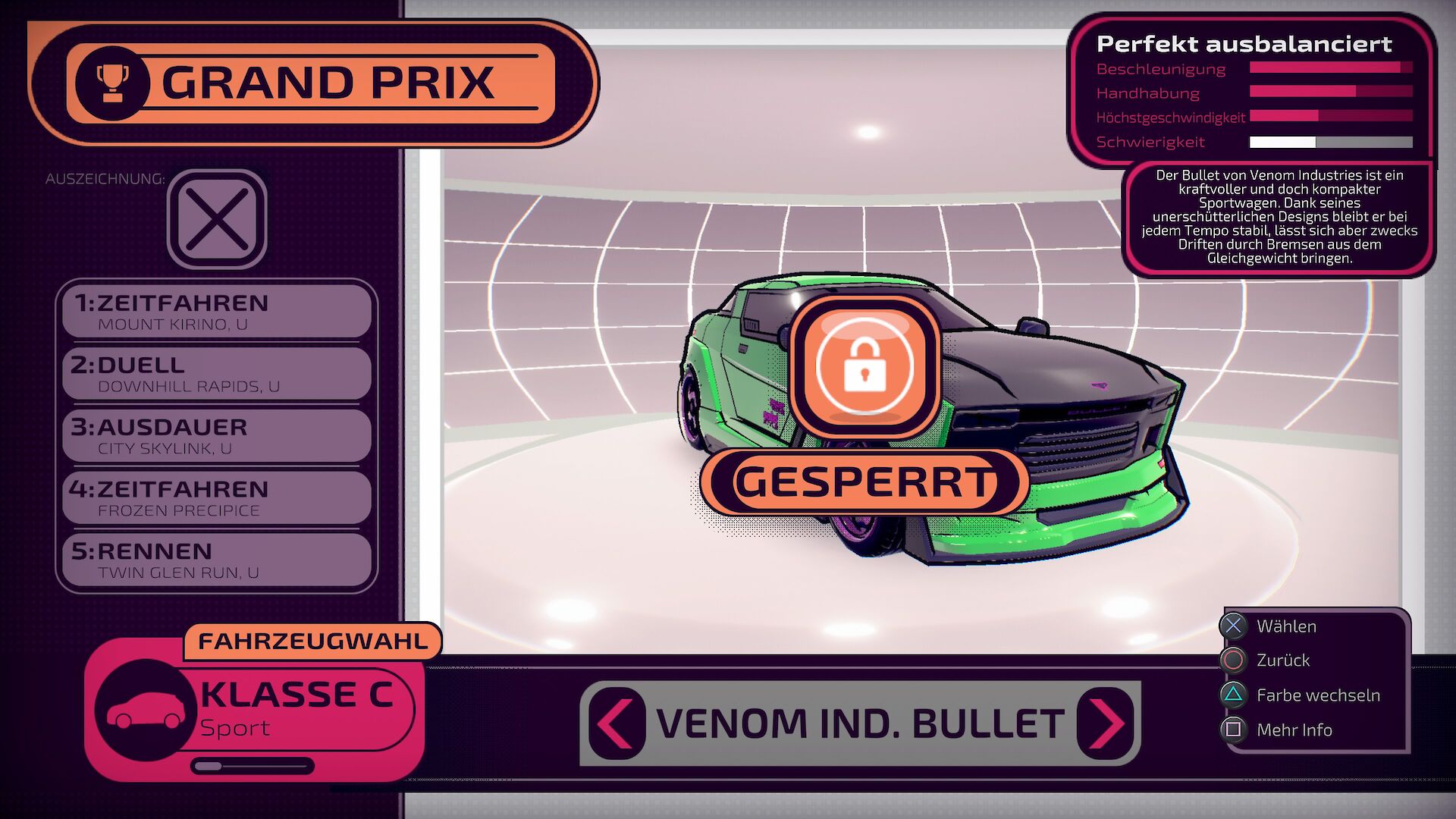Pick the 3: Ausdauer City Skylink event
Screen dimensions: 1456x819
tap(217, 436)
